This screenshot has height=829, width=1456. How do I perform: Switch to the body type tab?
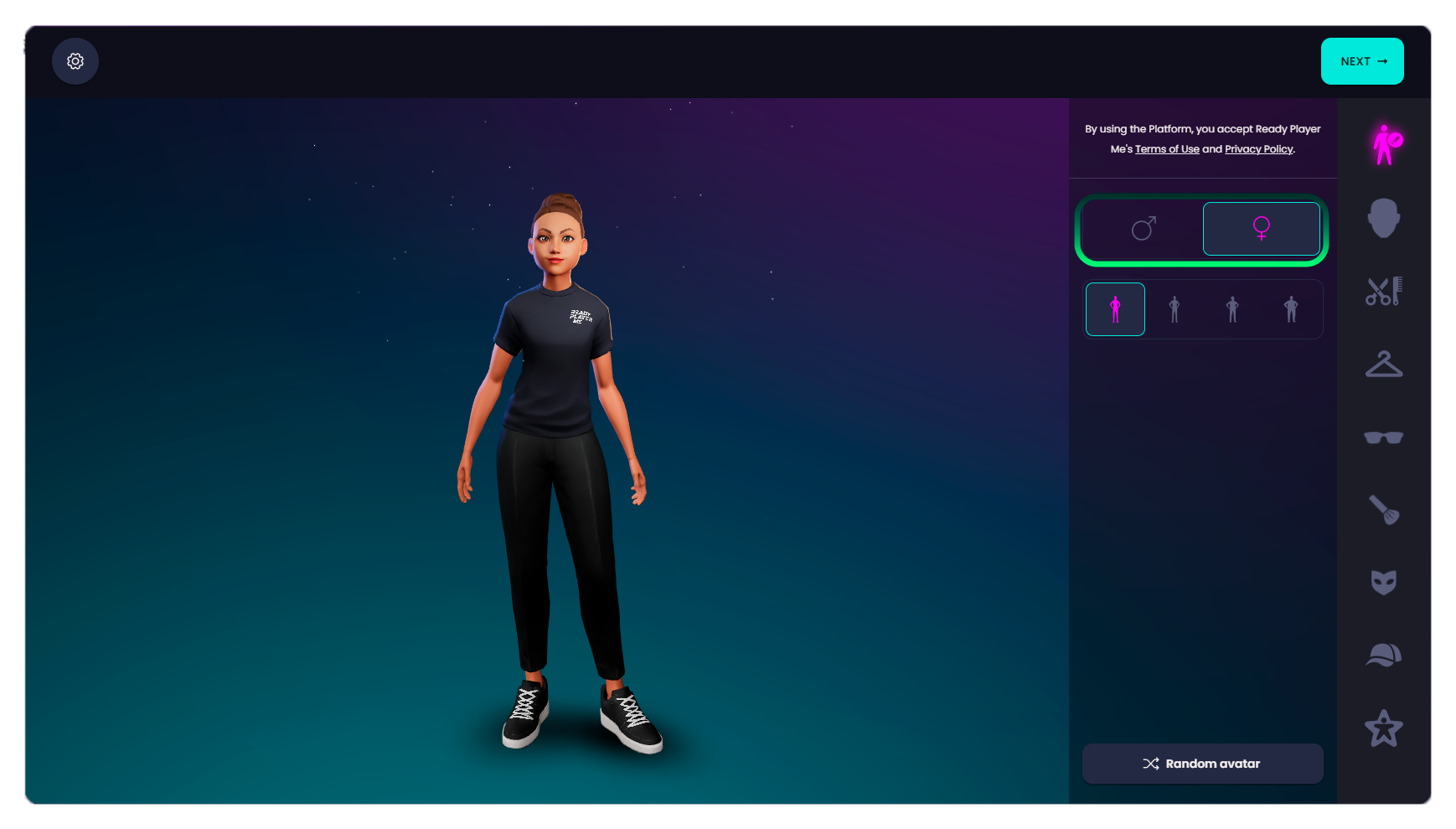(1385, 145)
